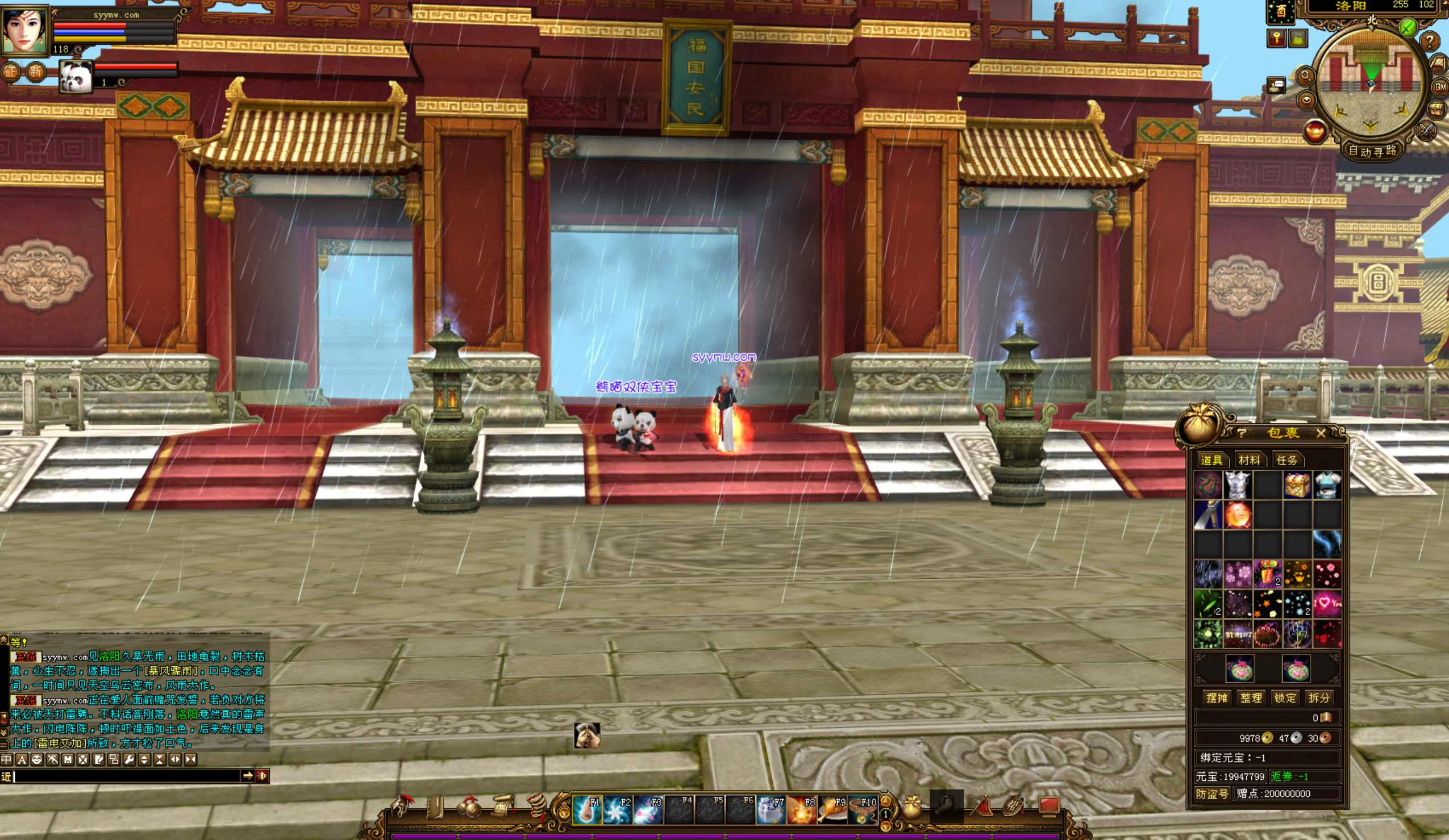1449x840 pixels.
Task: Select the treasure chest item in the bag
Action: click(x=1297, y=485)
